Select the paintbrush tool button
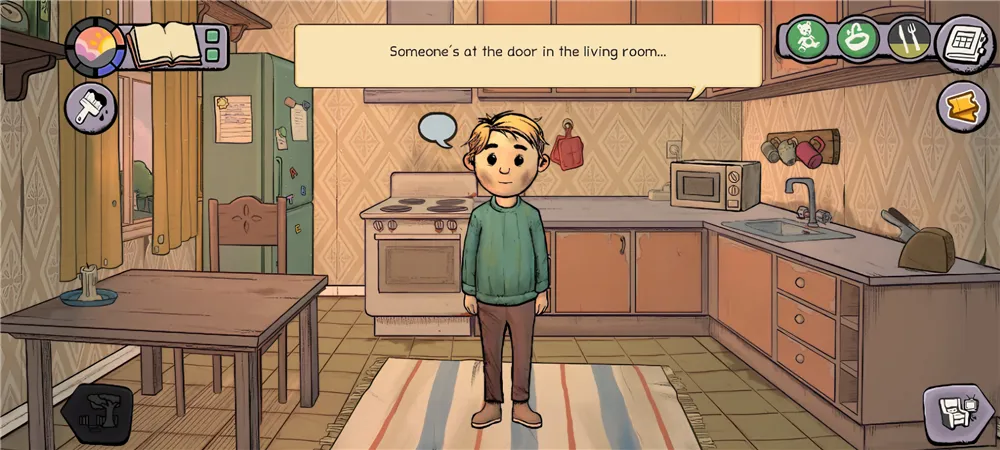Image resolution: width=1000 pixels, height=450 pixels. [92, 107]
